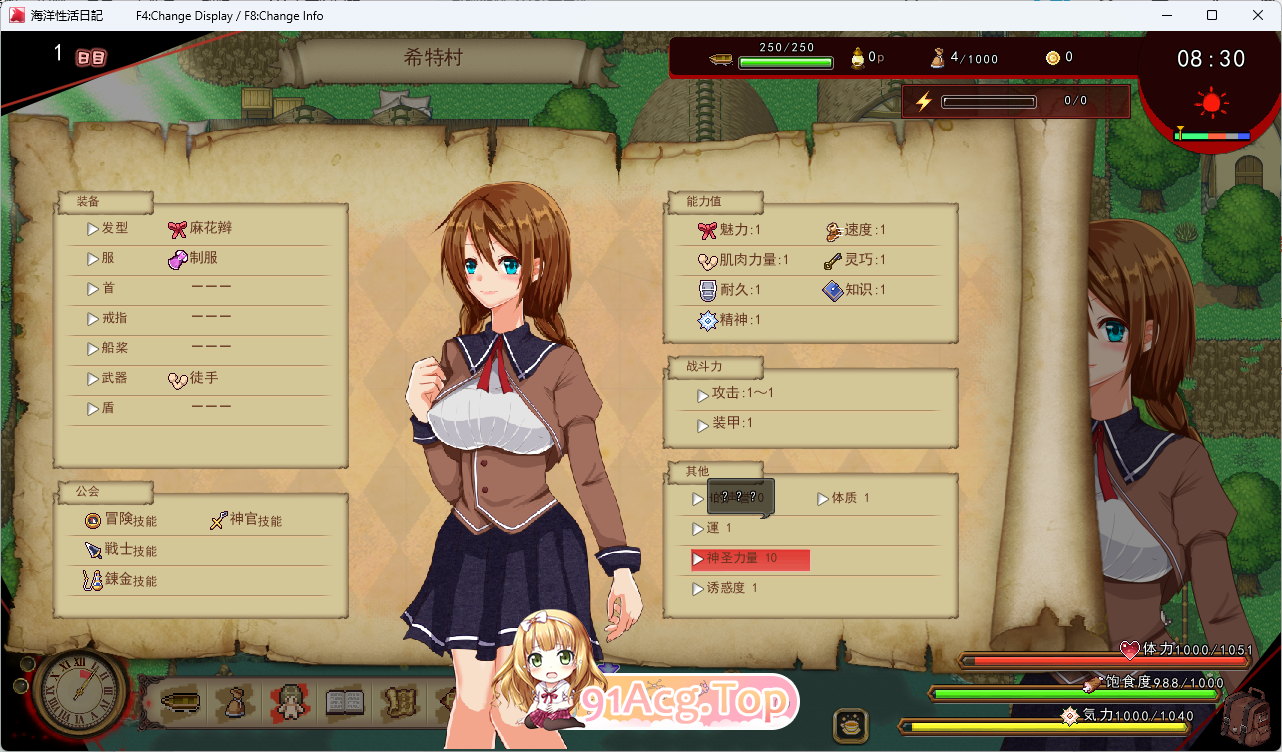Screen dimensions: 1282x752
Task: Open the map scroll icon in bottom toolbar
Action: 401,703
